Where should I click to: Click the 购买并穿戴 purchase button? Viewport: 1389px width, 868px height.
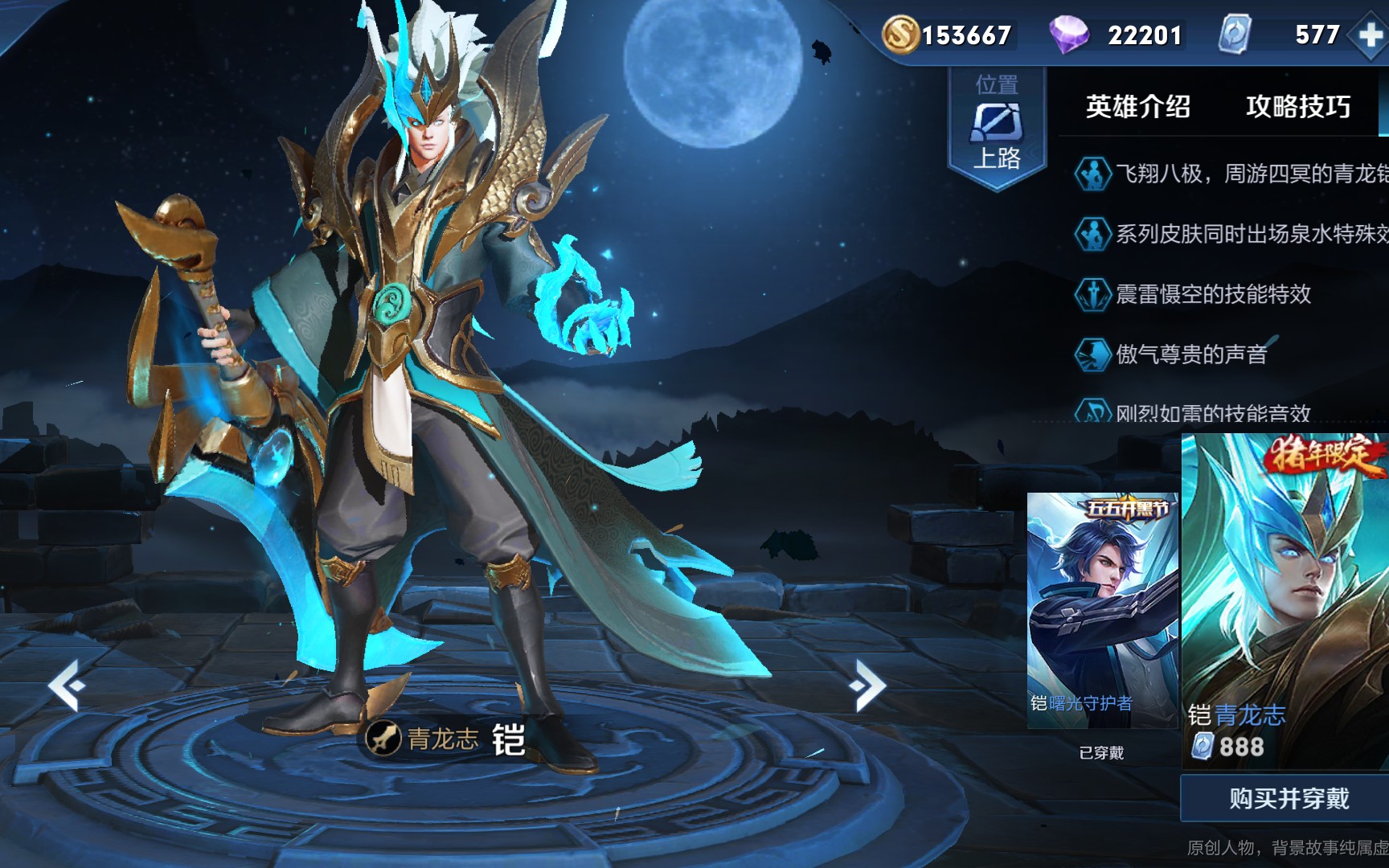[x=1289, y=798]
